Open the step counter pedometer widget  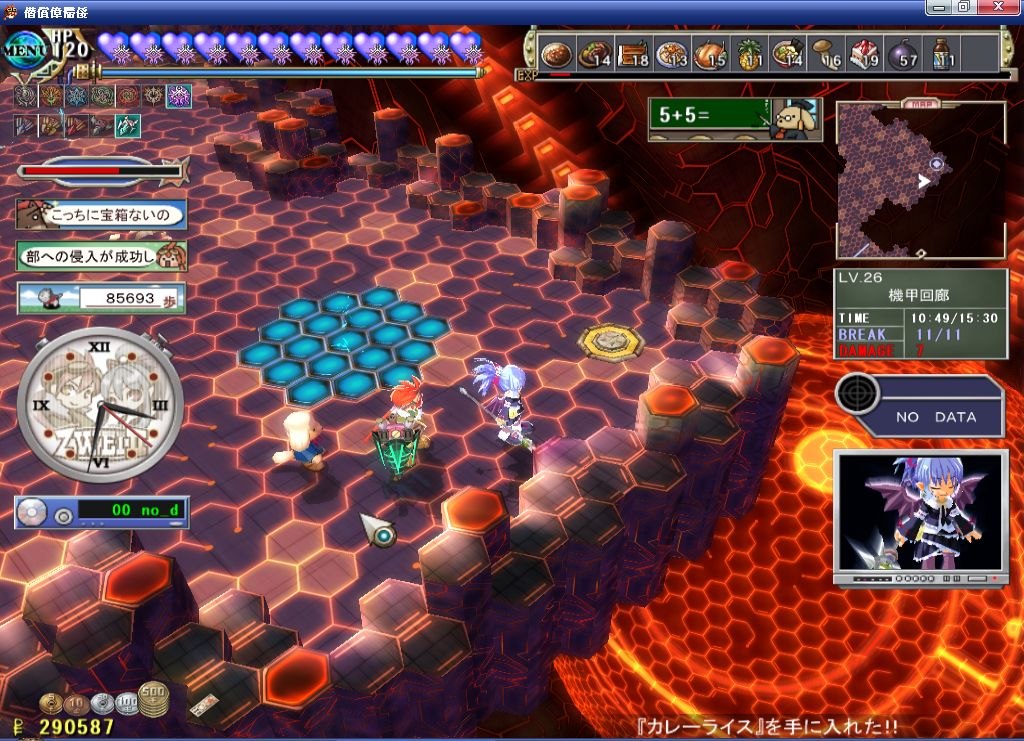pyautogui.click(x=101, y=298)
